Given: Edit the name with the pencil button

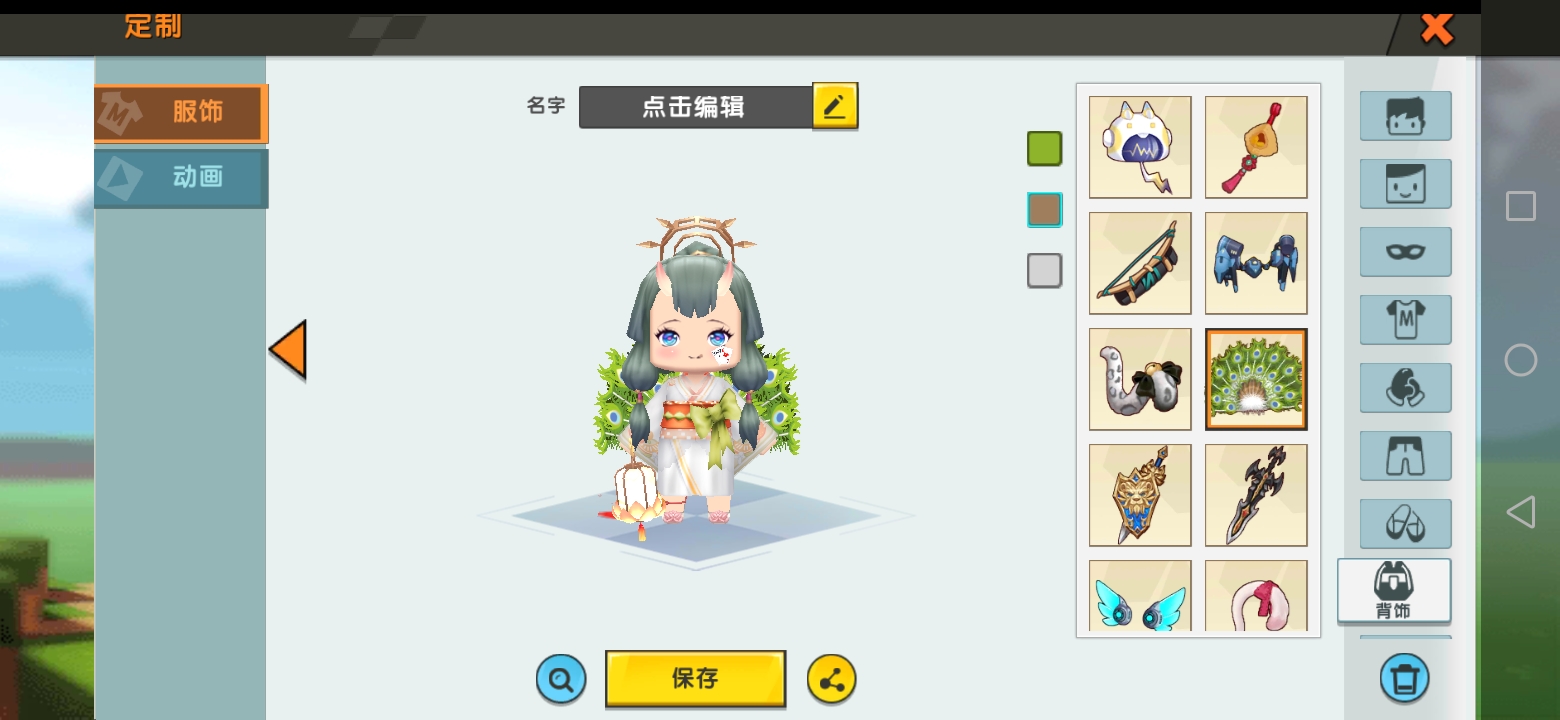Looking at the screenshot, I should click(x=835, y=106).
